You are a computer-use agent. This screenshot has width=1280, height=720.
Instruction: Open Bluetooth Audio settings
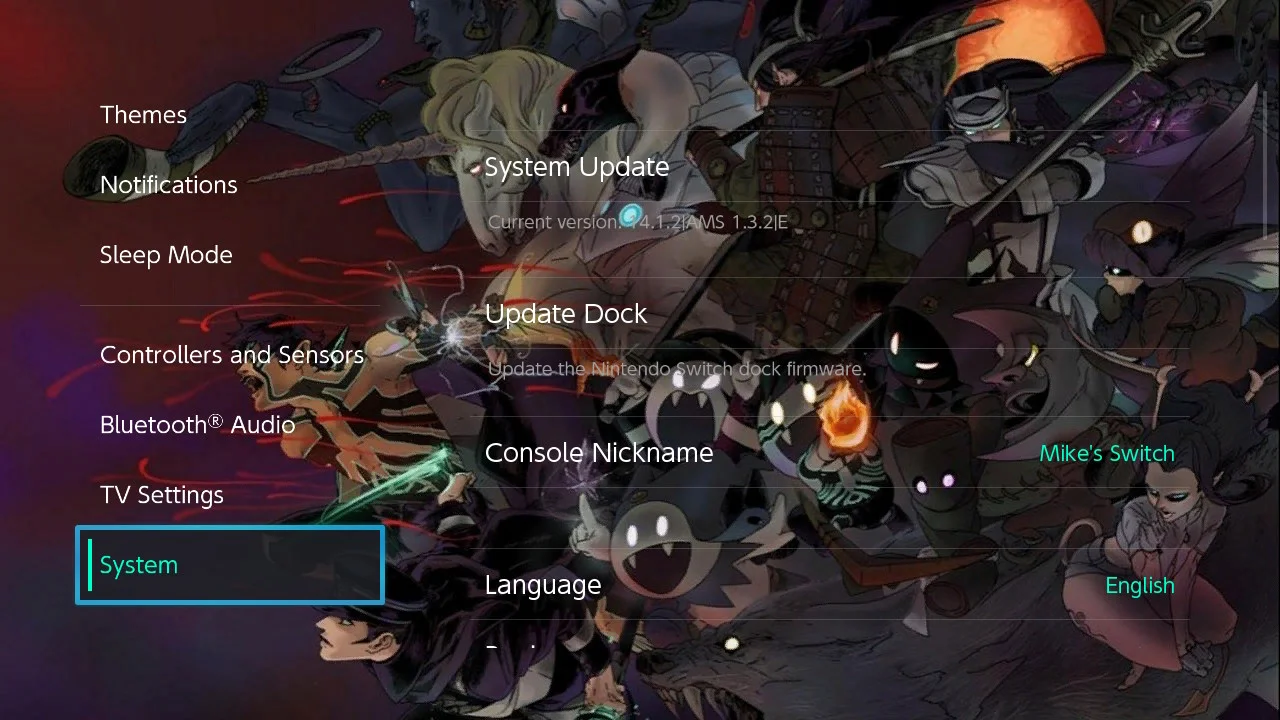(x=197, y=424)
